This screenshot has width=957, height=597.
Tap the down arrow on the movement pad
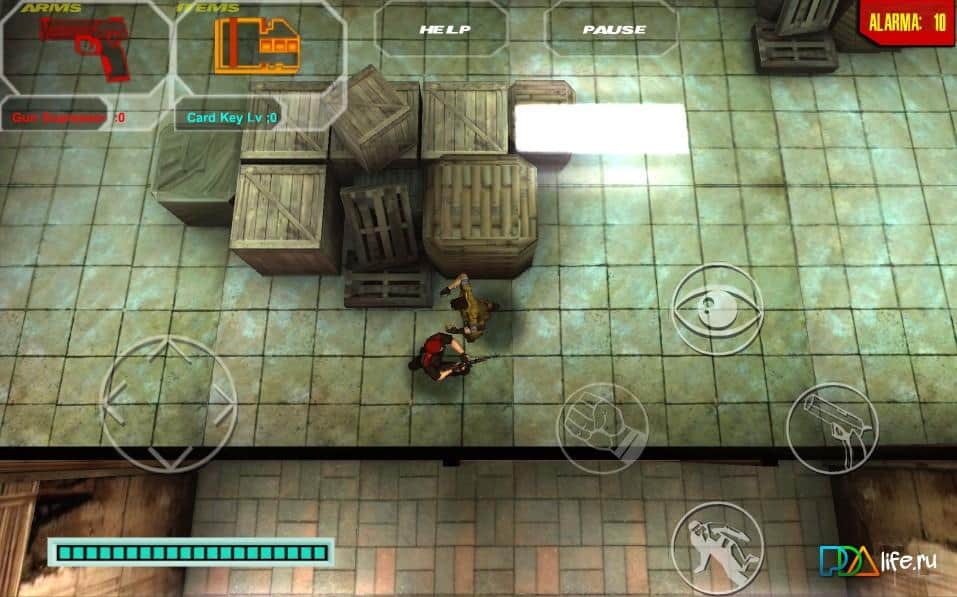pyautogui.click(x=170, y=456)
